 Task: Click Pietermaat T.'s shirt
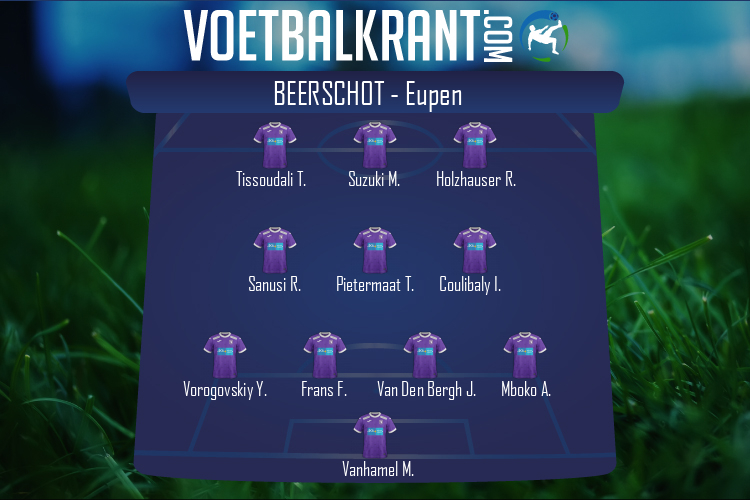point(375,251)
